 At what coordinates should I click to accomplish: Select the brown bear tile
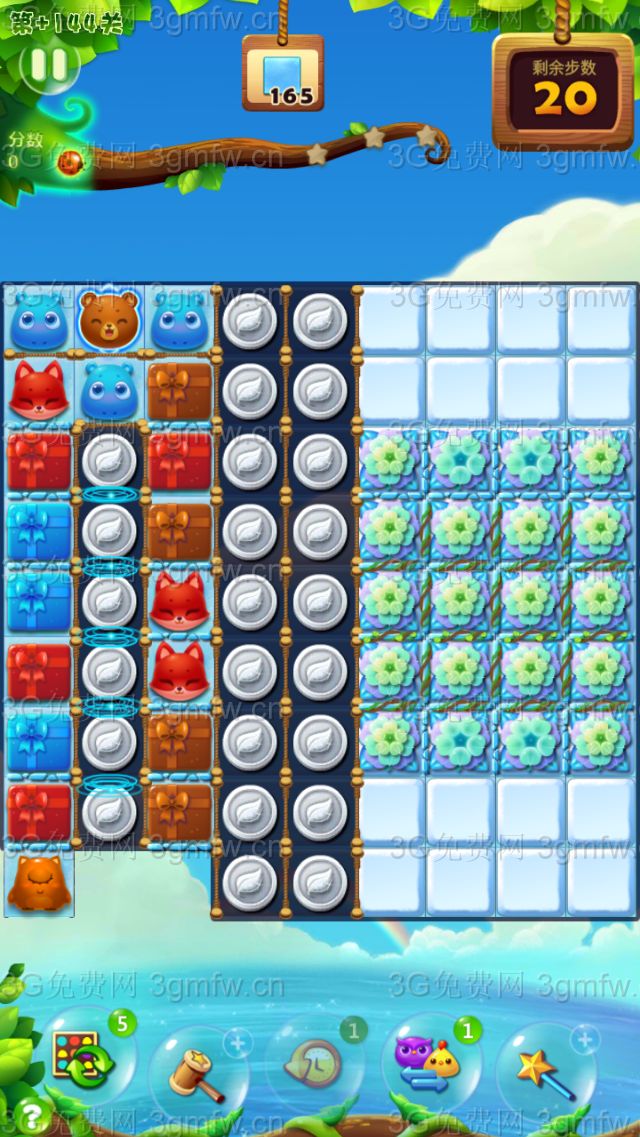108,320
